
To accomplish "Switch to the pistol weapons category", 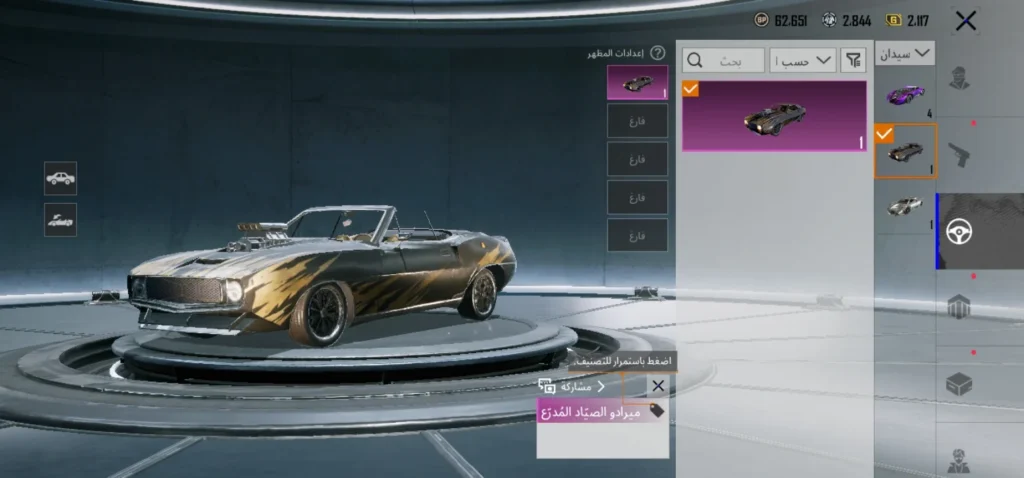I will click(x=958, y=155).
